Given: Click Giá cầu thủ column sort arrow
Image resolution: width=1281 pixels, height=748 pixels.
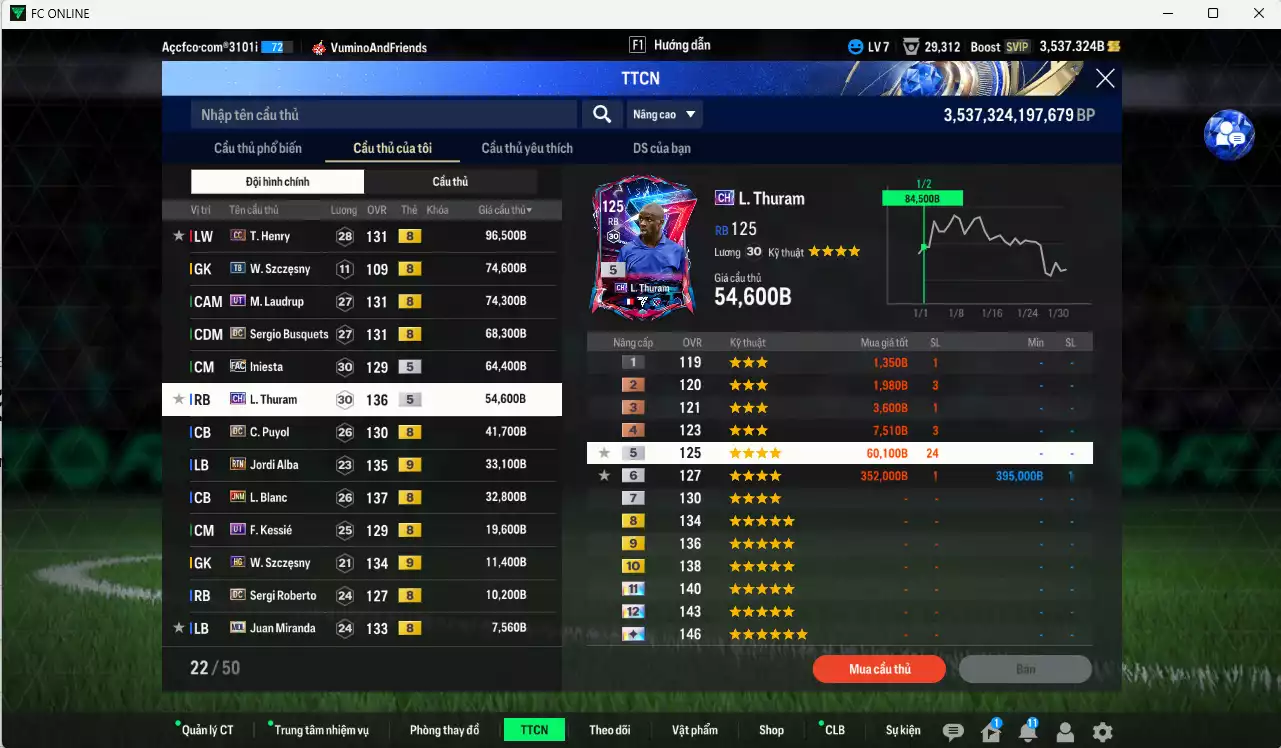Looking at the screenshot, I should 528,210.
